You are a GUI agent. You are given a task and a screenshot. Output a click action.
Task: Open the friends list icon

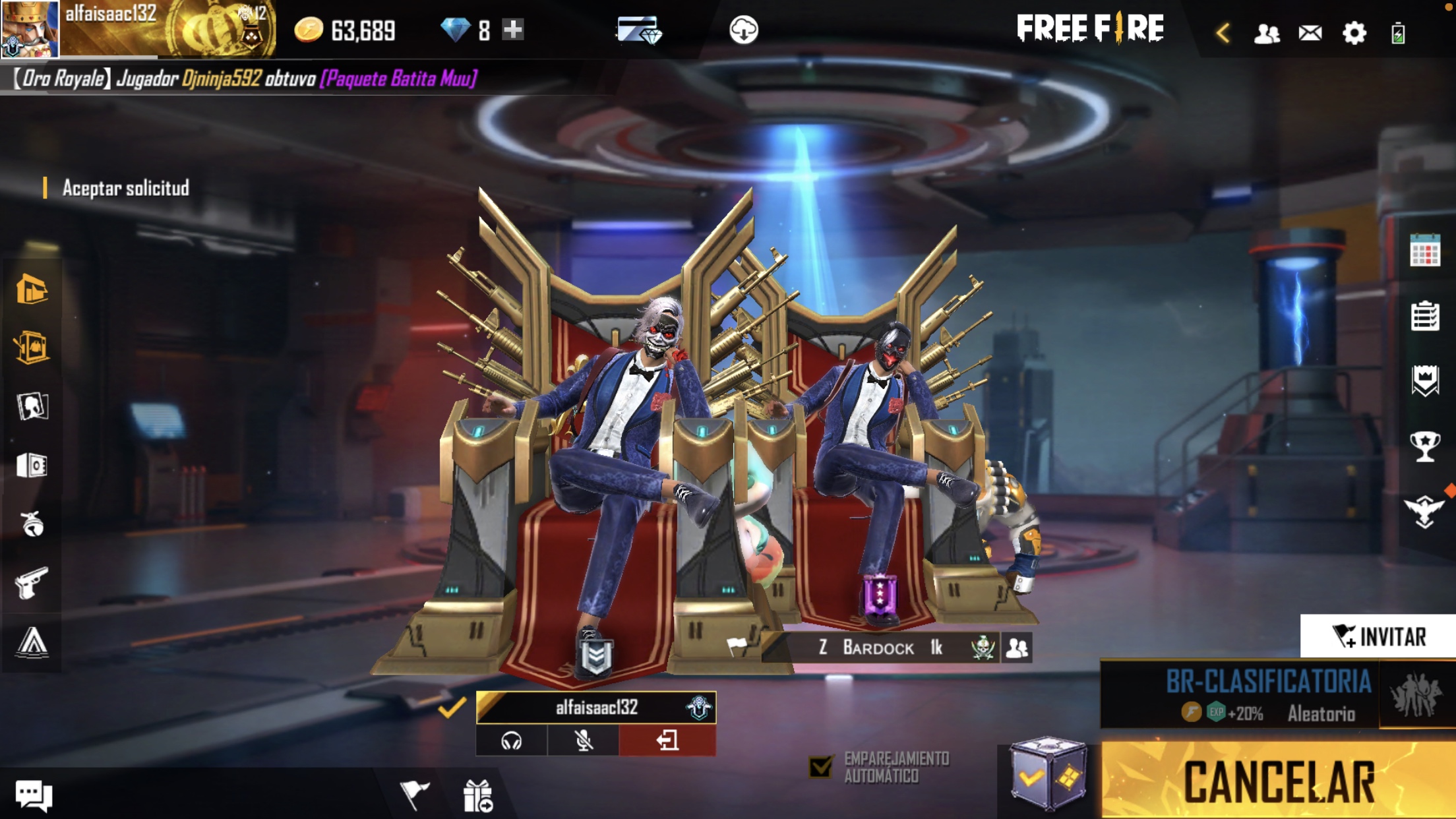pos(1266,32)
